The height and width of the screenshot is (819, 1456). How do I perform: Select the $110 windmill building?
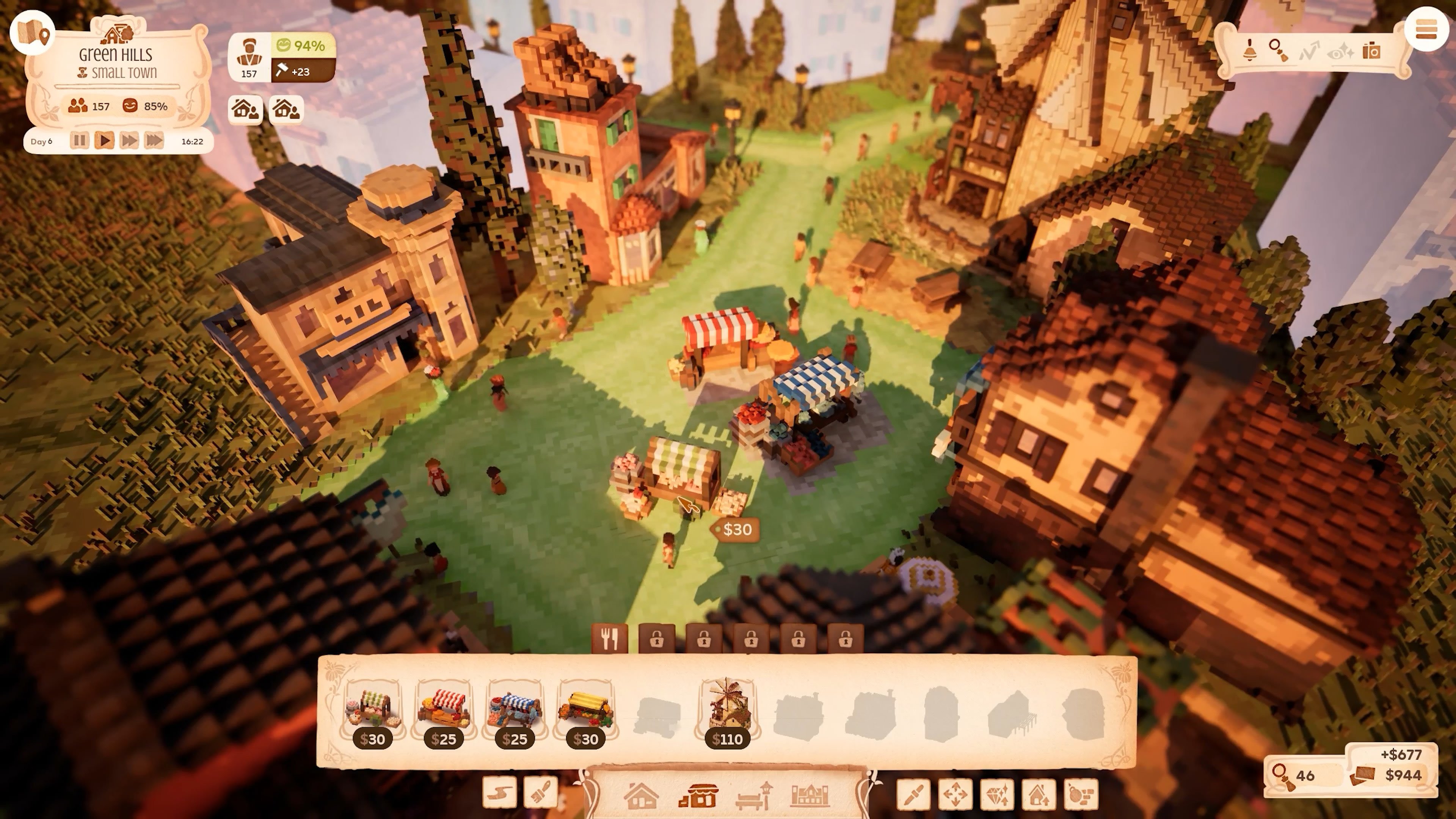pos(727,713)
